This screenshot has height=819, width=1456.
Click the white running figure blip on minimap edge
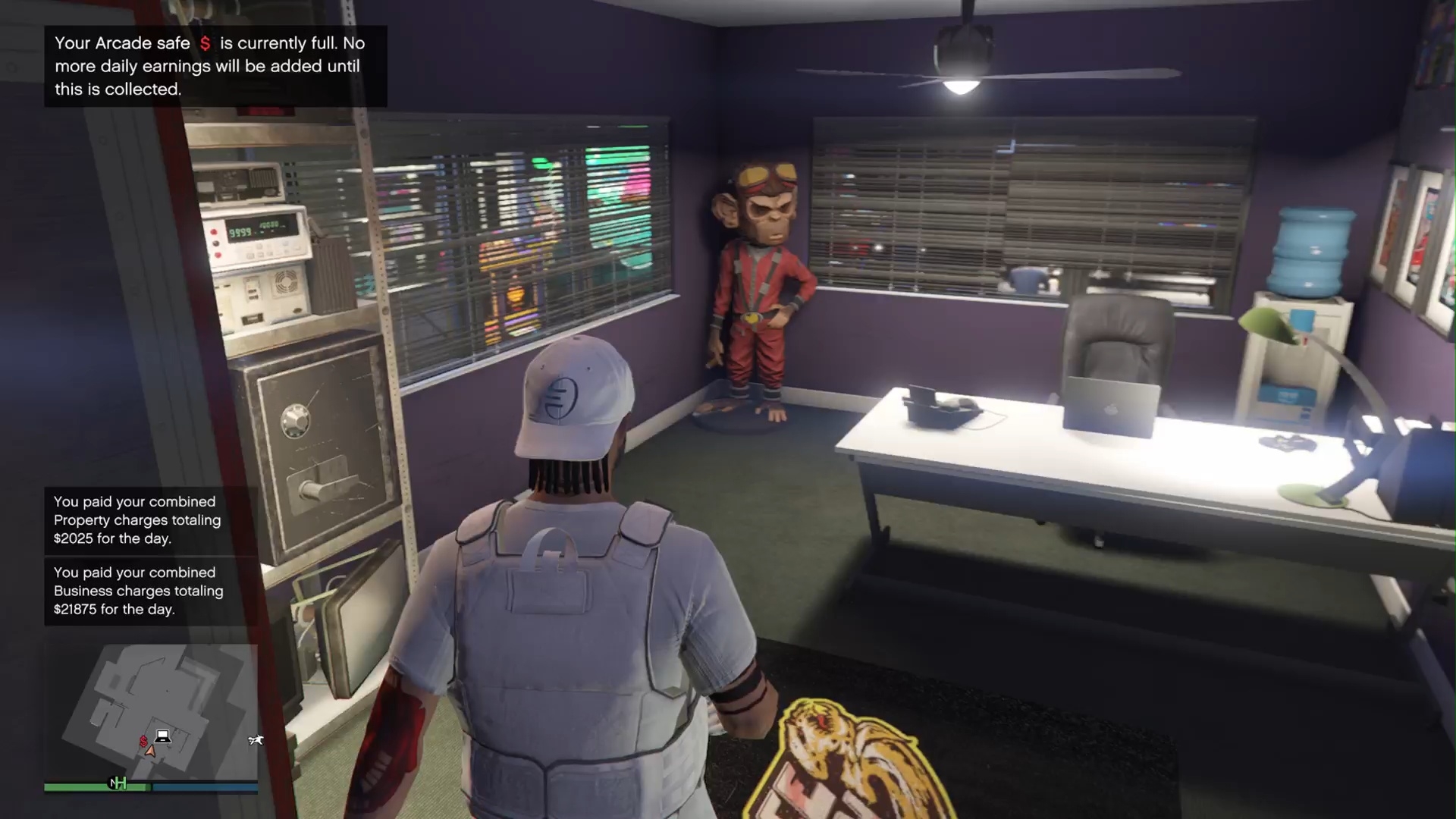click(255, 740)
